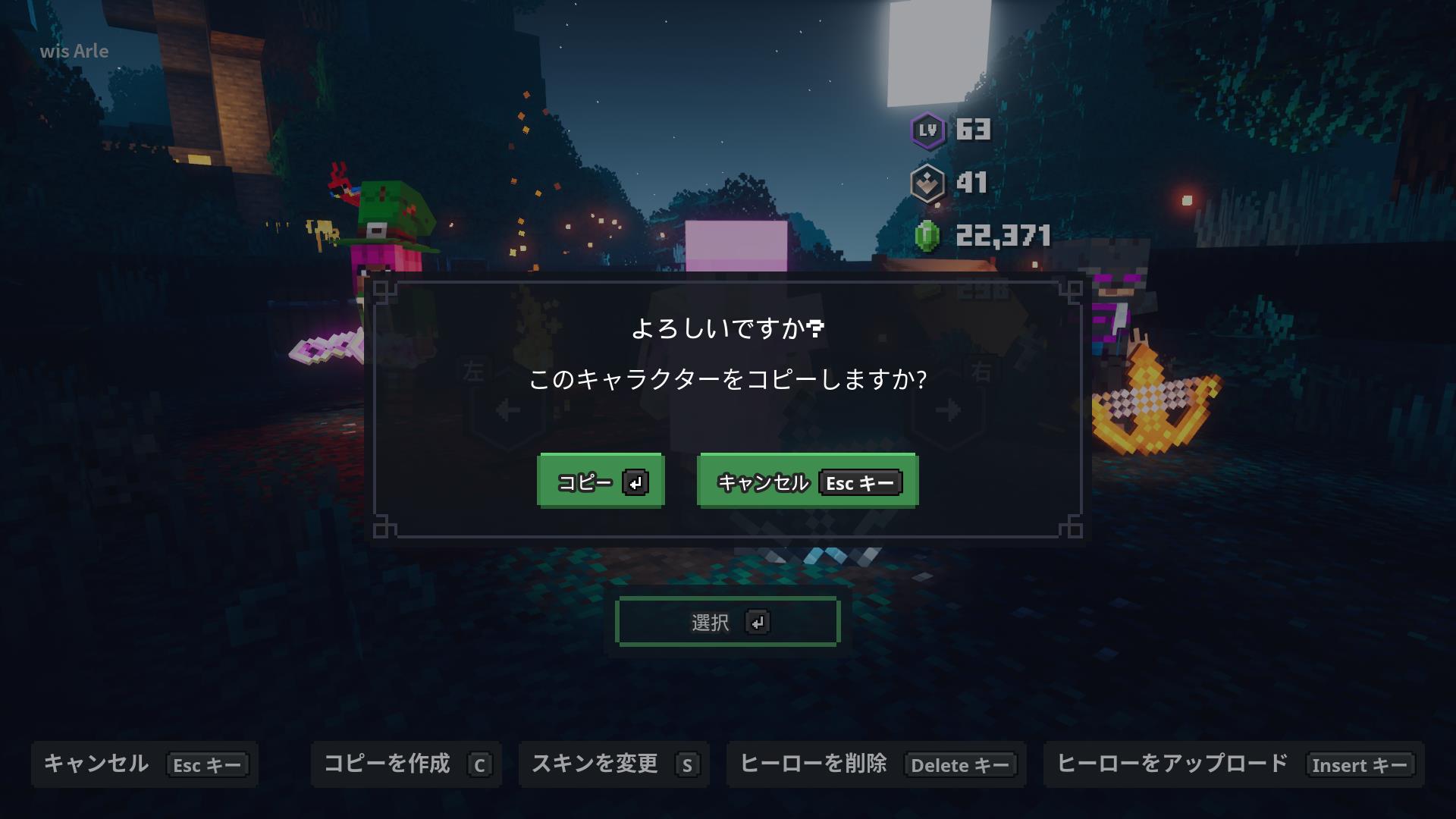Click the player name wis Arle

(74, 52)
